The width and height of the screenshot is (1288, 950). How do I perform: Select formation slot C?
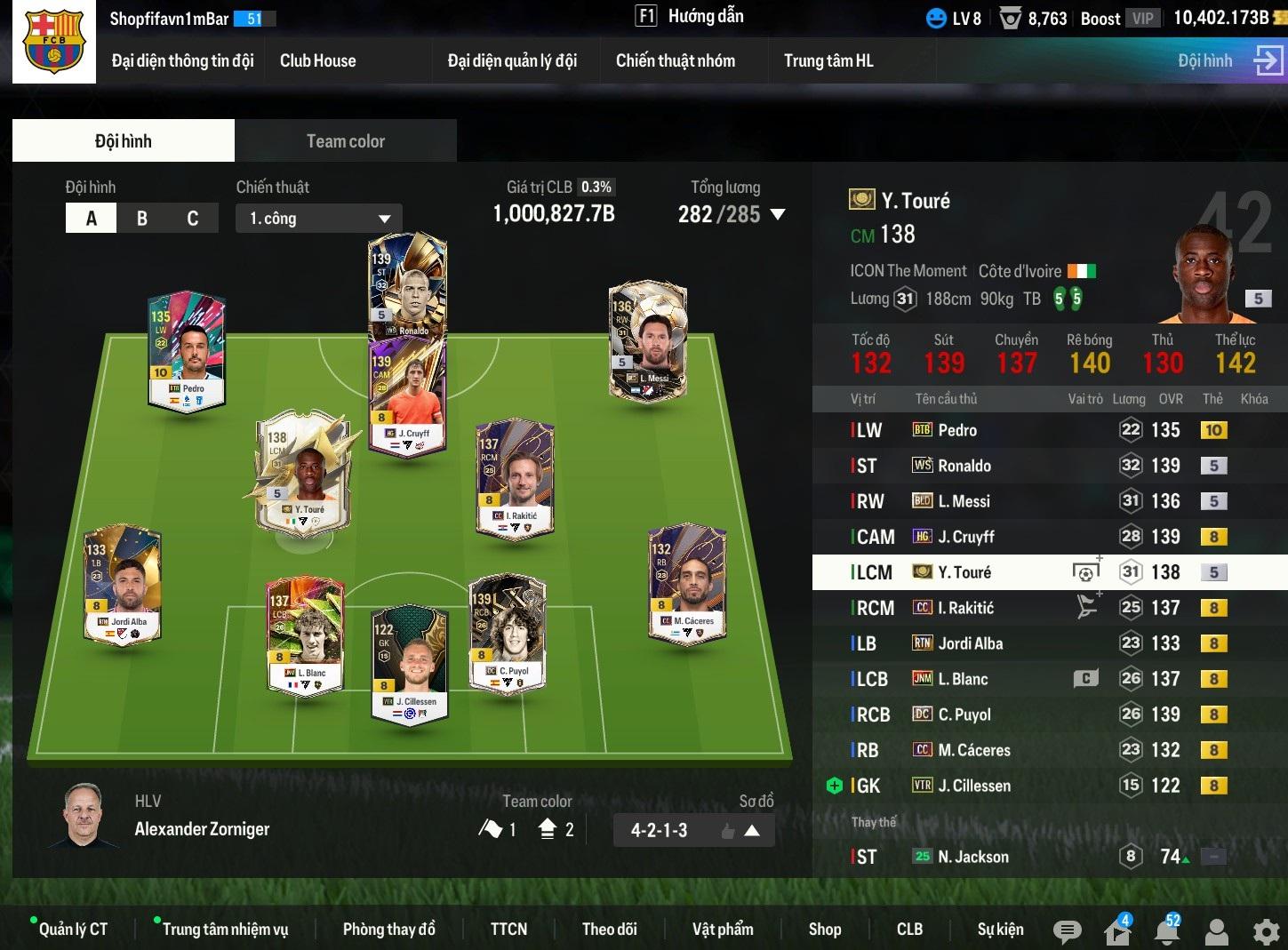pyautogui.click(x=192, y=219)
